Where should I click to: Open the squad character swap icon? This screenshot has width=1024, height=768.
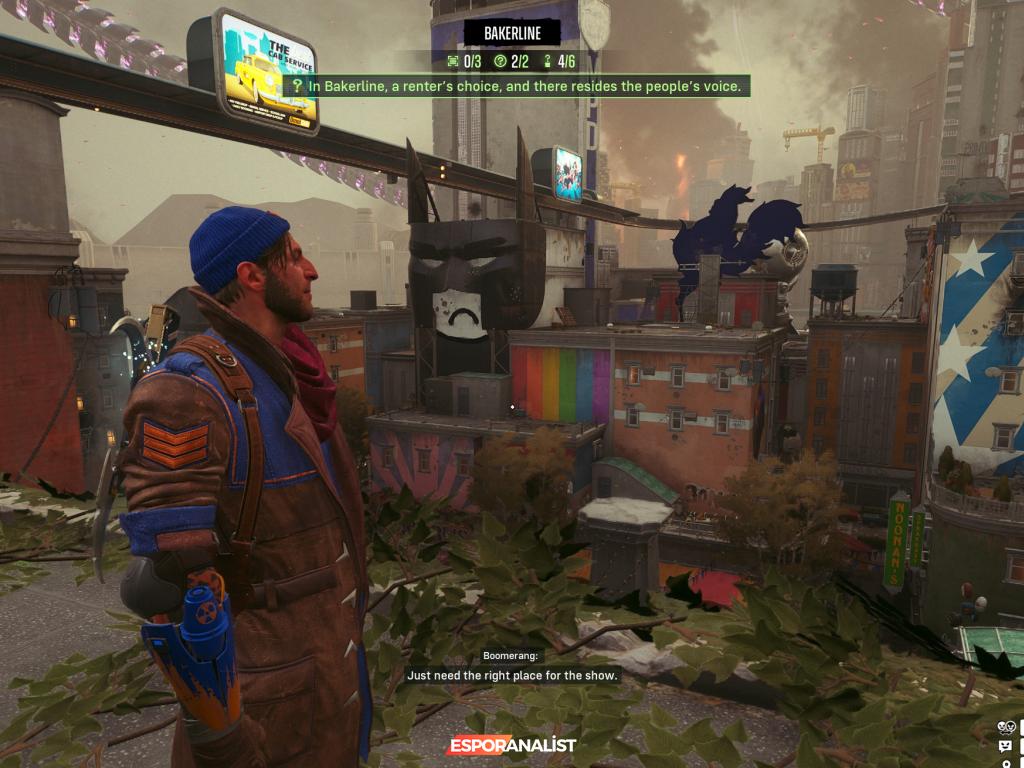click(x=1005, y=727)
